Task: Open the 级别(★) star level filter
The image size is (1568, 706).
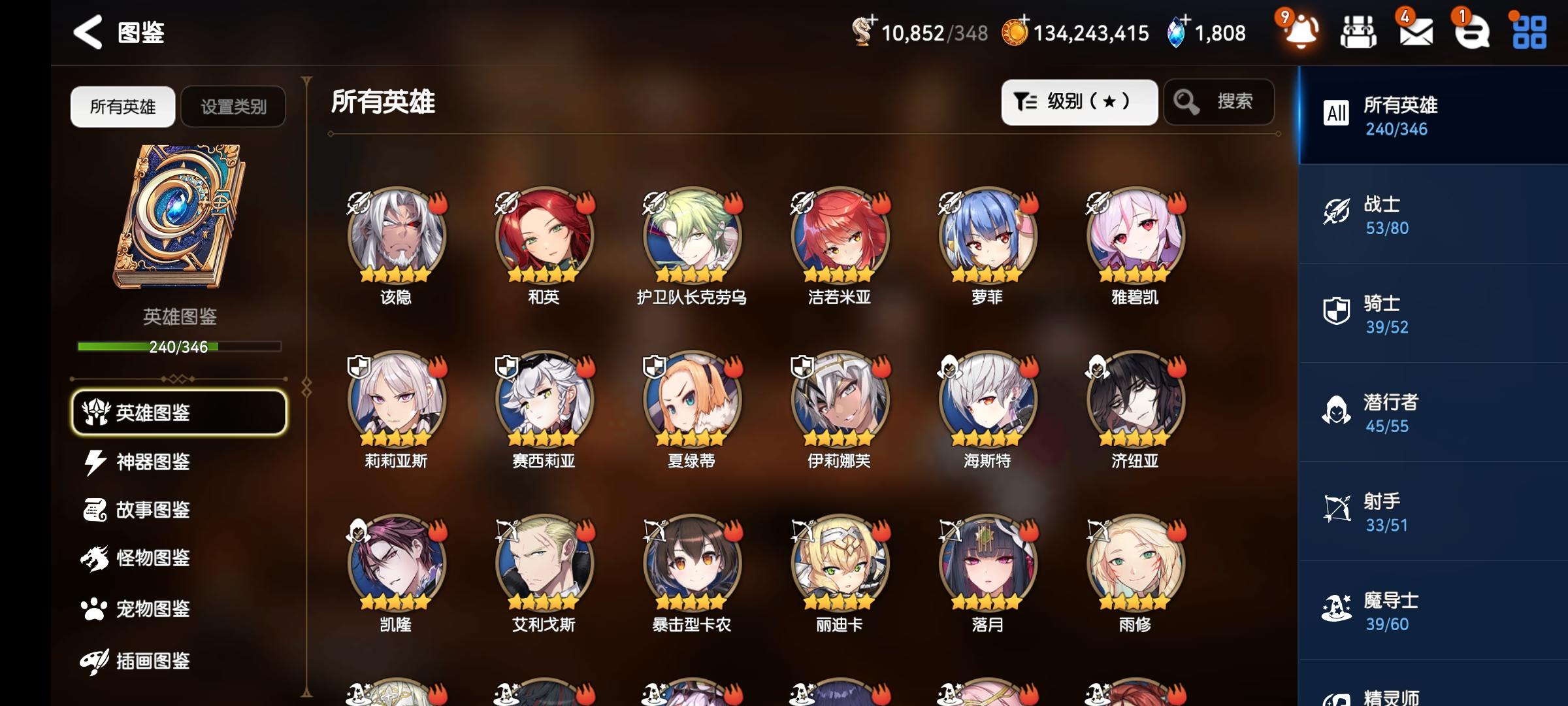Action: 1079,102
